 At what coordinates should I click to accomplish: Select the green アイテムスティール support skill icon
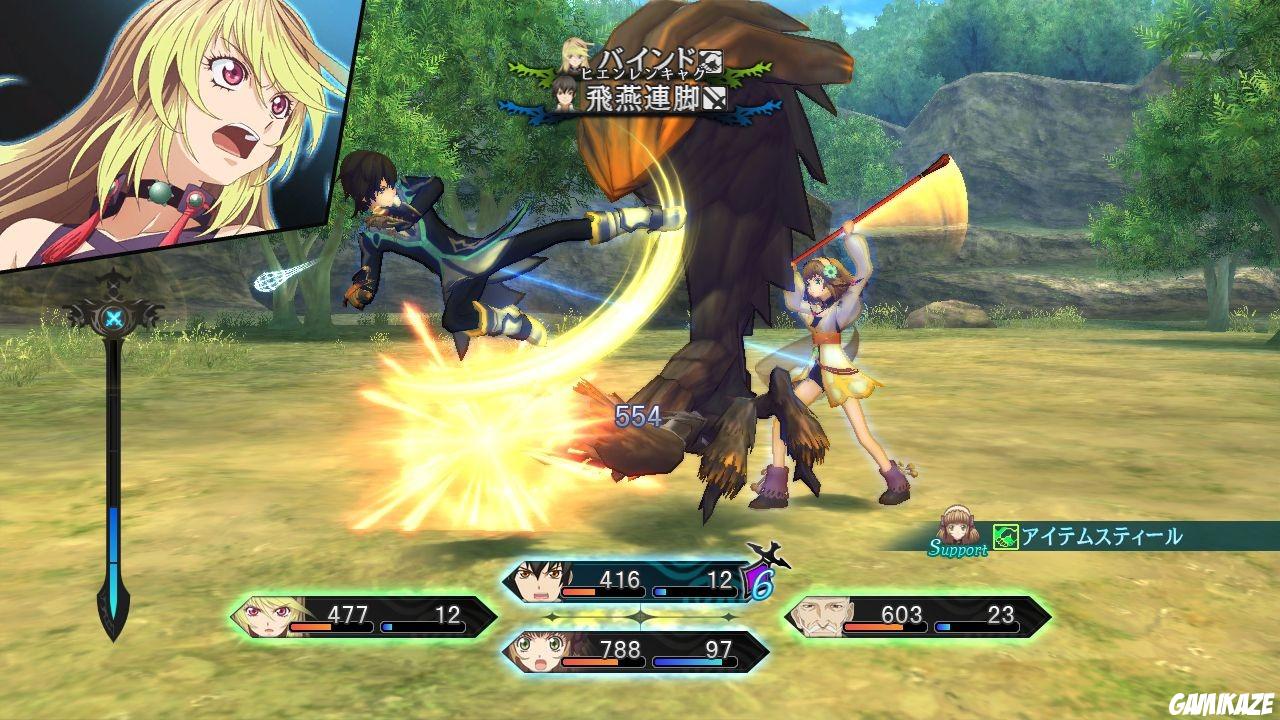pos(1004,536)
